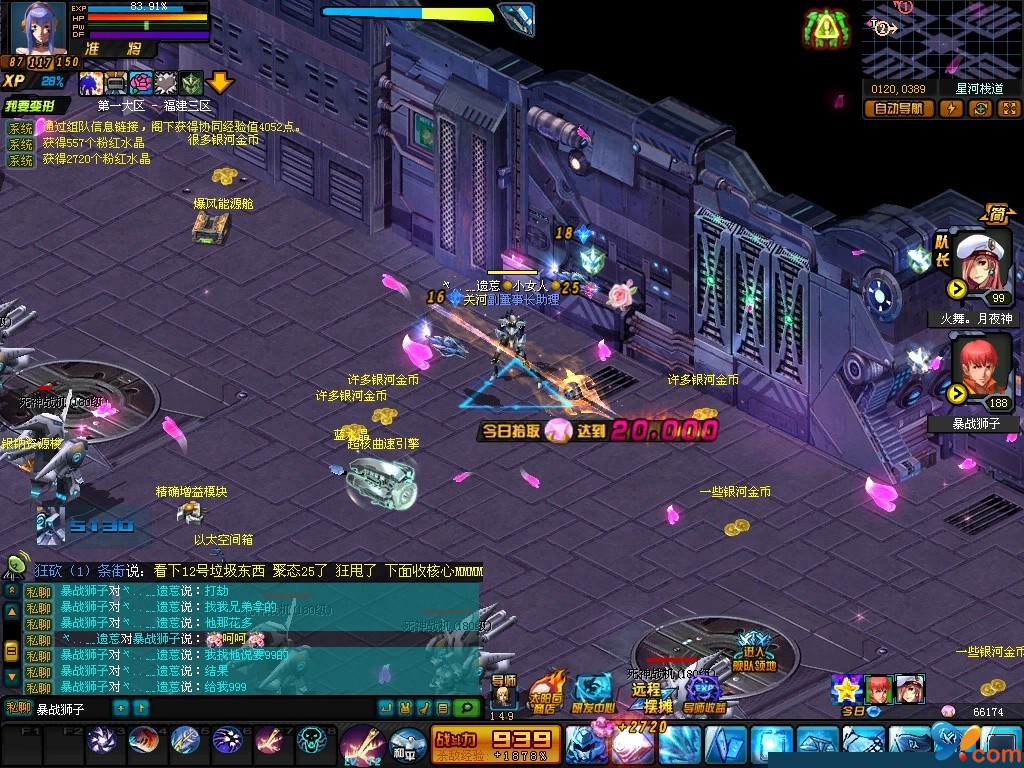Click the 进入舰队领地 fleet territory button
1024x768 pixels.
[x=754, y=652]
